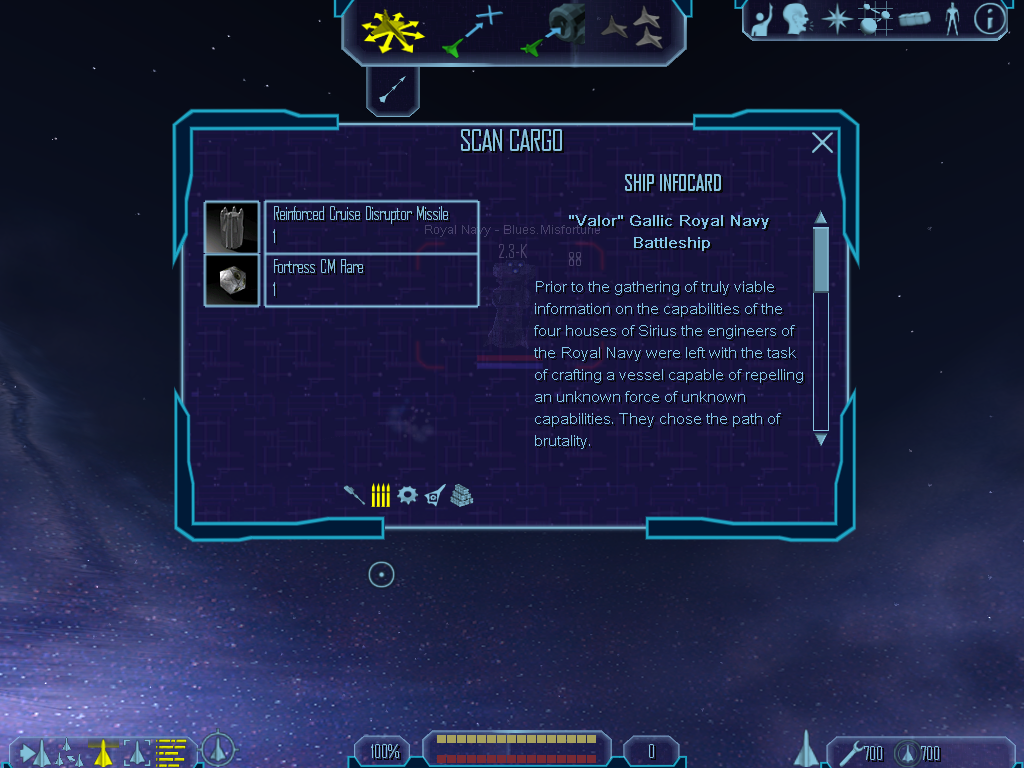
Task: Open the navigation map star icon
Action: (x=835, y=18)
